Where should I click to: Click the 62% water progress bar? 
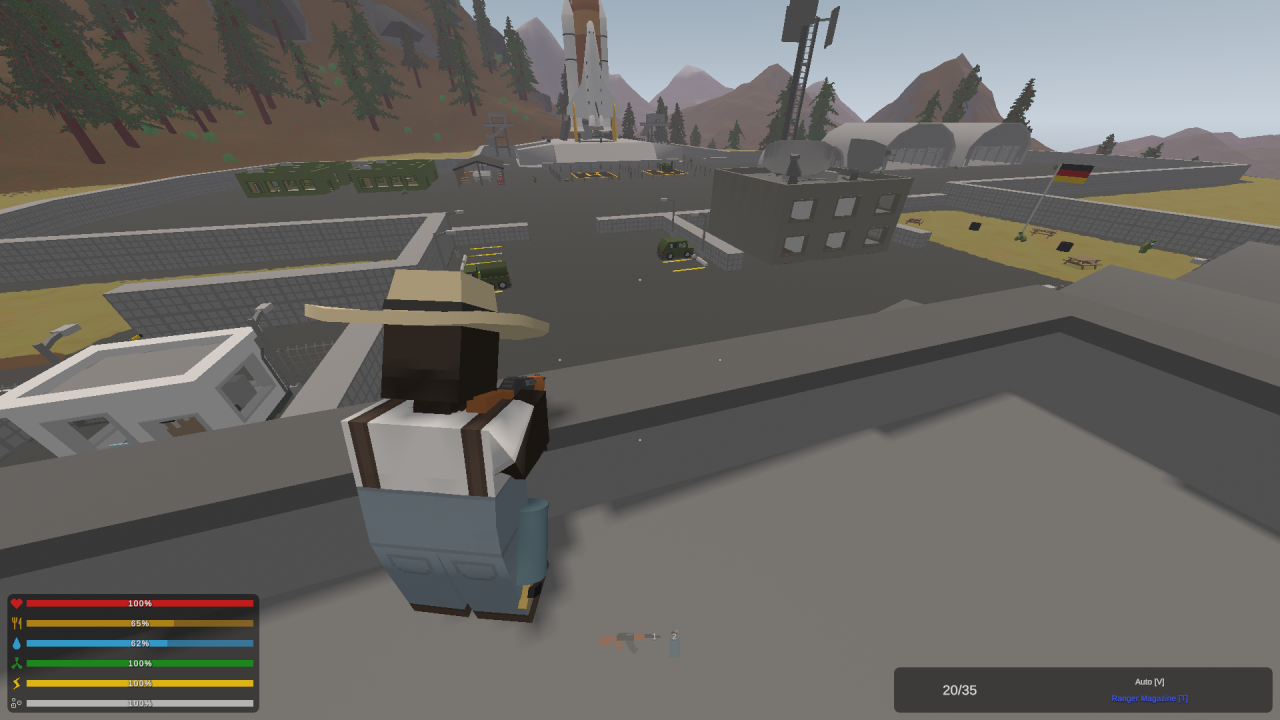140,643
